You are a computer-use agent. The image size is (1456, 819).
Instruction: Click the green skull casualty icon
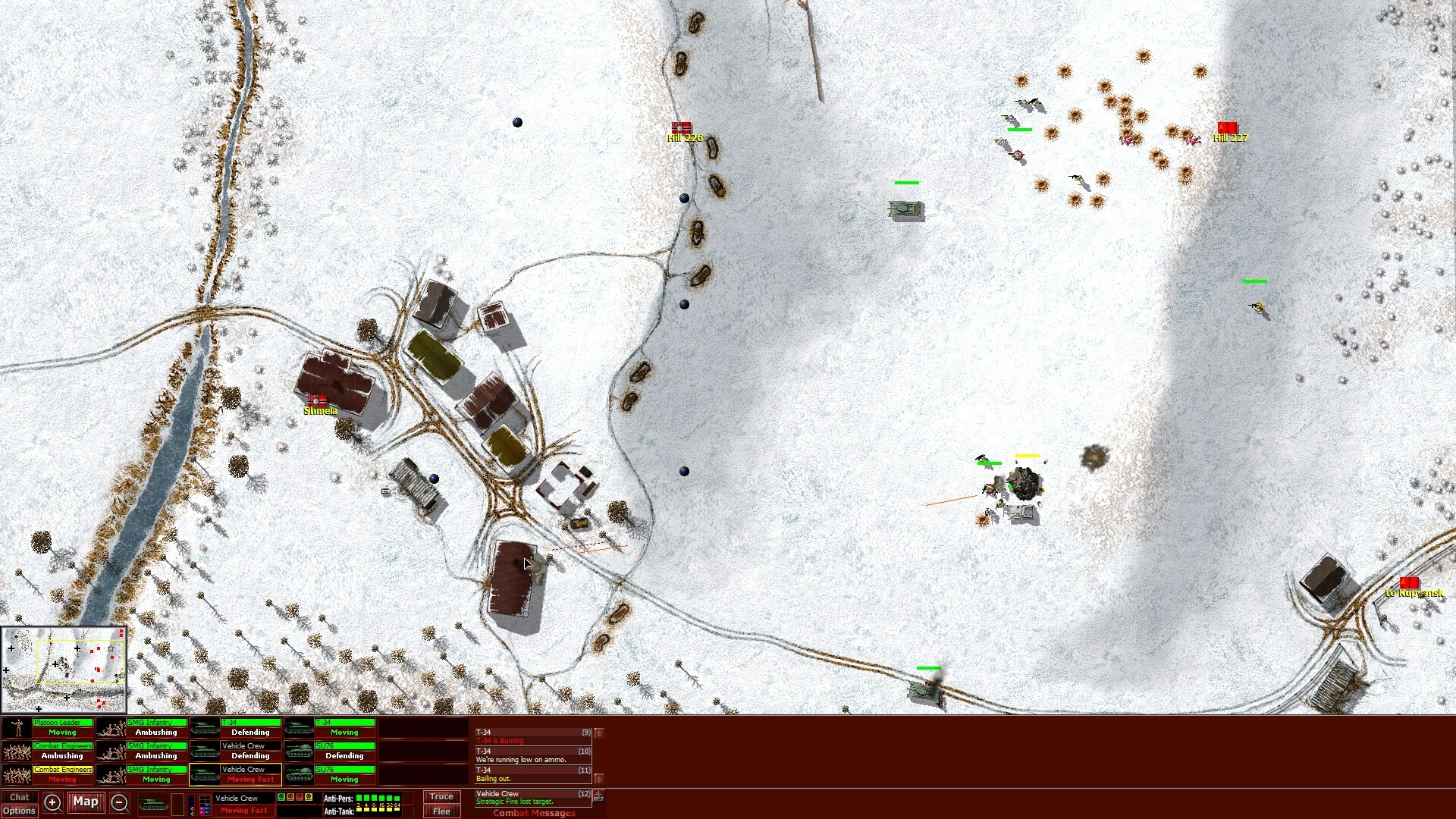[x=283, y=796]
